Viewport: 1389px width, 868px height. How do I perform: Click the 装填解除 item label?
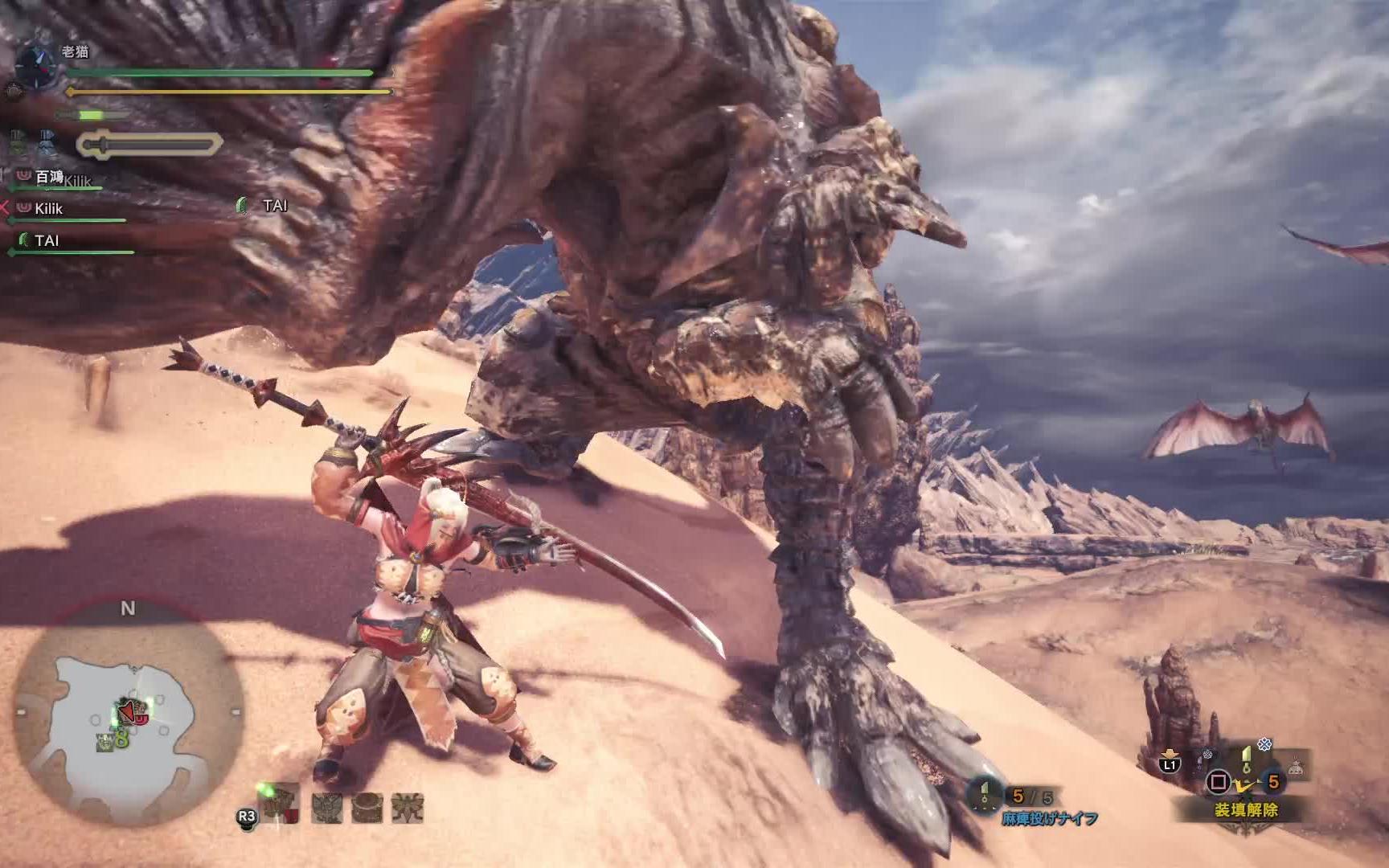point(1245,810)
